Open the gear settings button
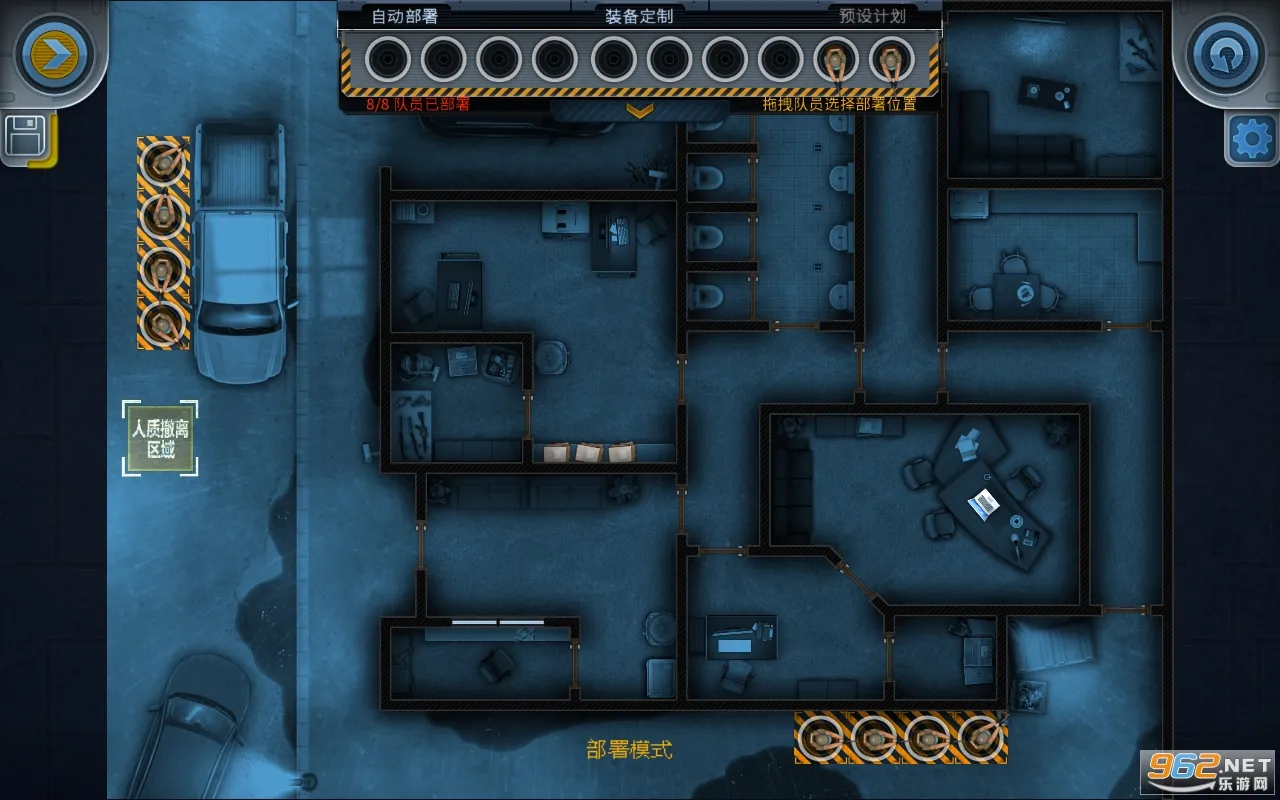This screenshot has height=800, width=1280. 1251,139
